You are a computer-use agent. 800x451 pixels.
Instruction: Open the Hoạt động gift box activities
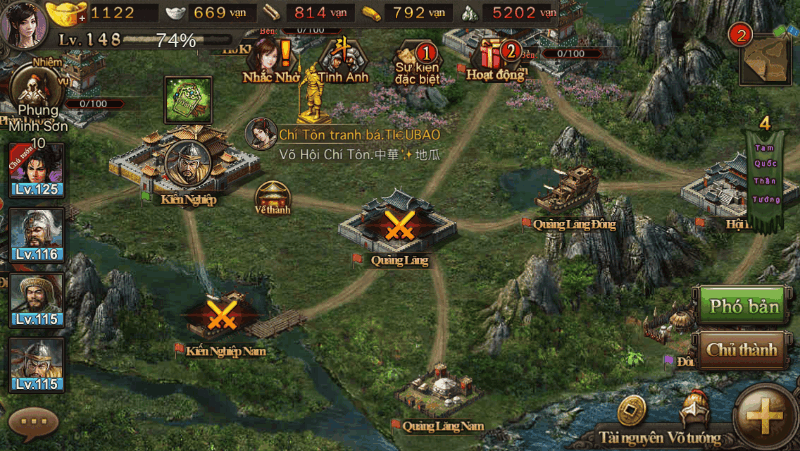pyautogui.click(x=495, y=58)
